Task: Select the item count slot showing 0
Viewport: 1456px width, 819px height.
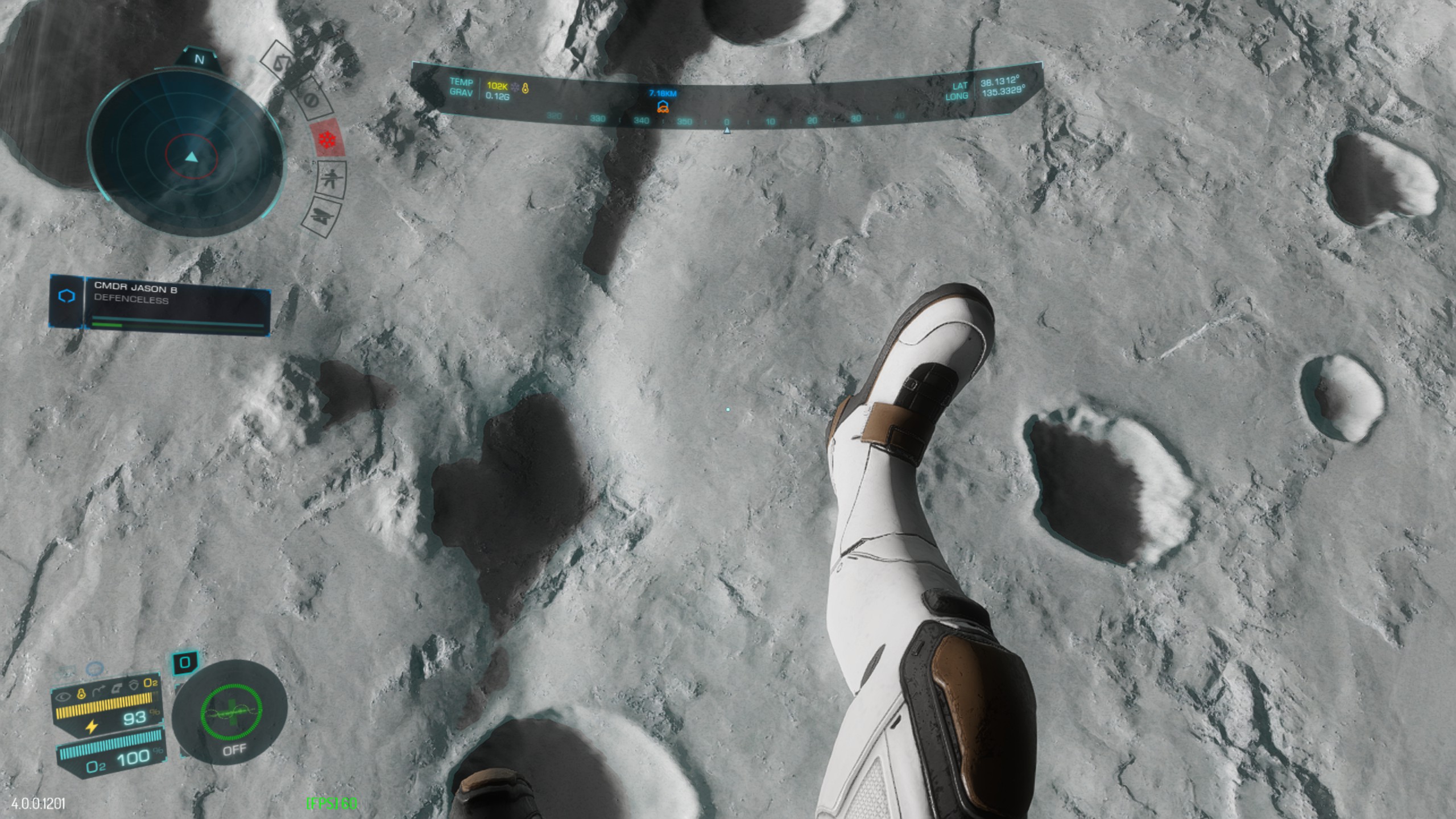Action: pos(185,662)
